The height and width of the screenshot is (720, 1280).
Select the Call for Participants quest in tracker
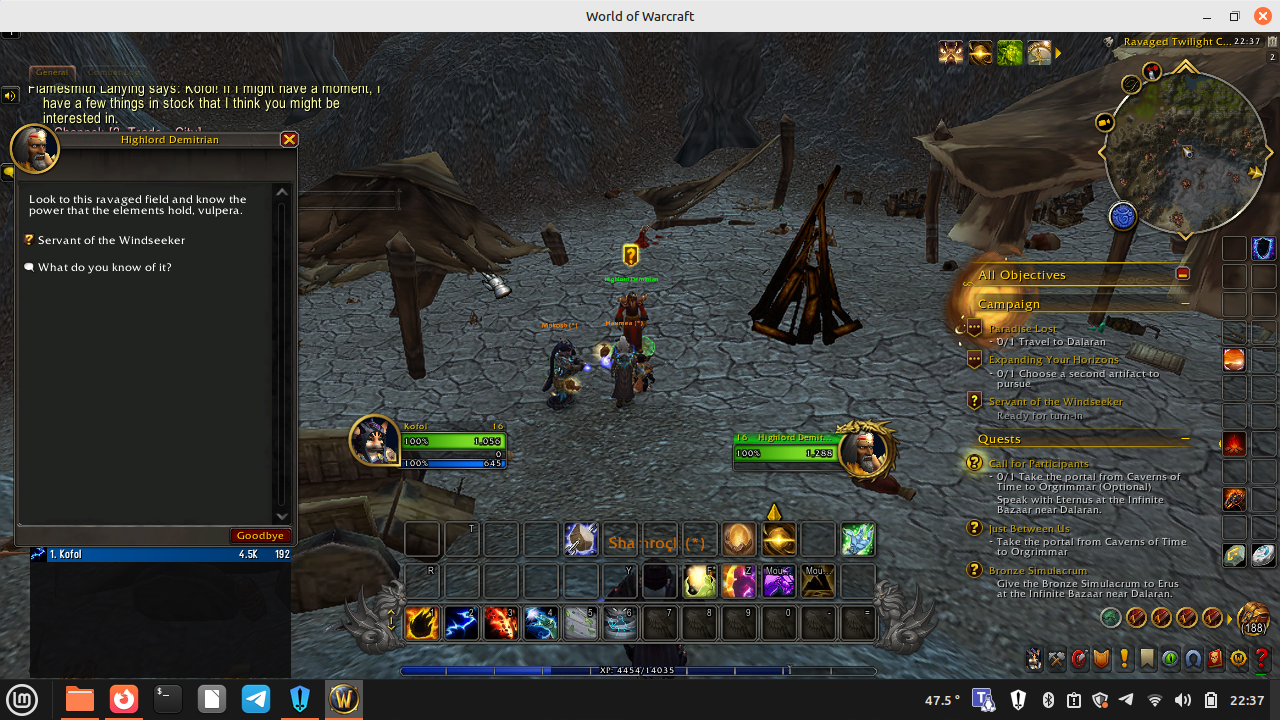(1038, 464)
